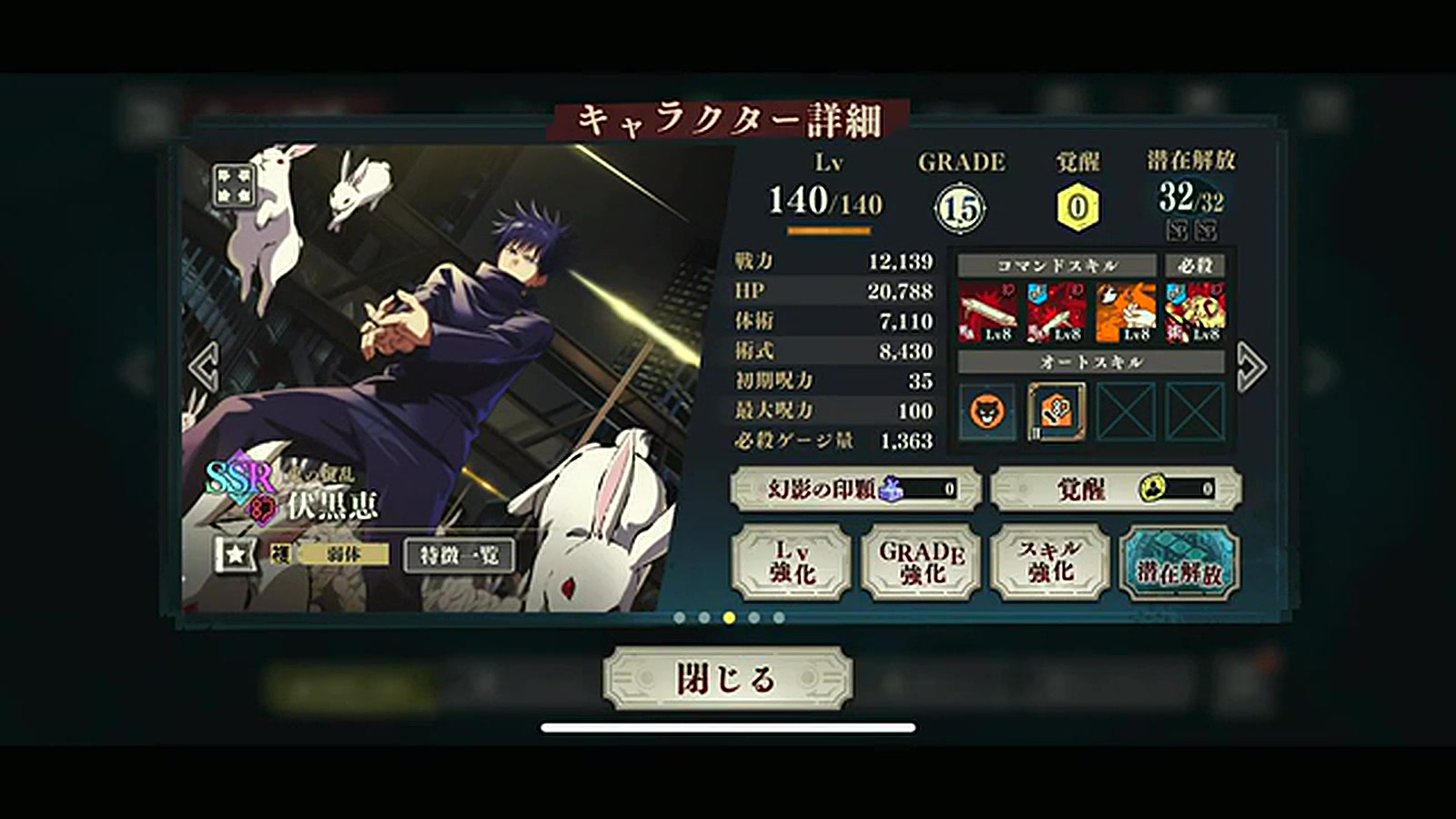Viewport: 1456px width, 819px height.
Task: Switch to the コマンドスキル tab
Action: pos(1056,266)
